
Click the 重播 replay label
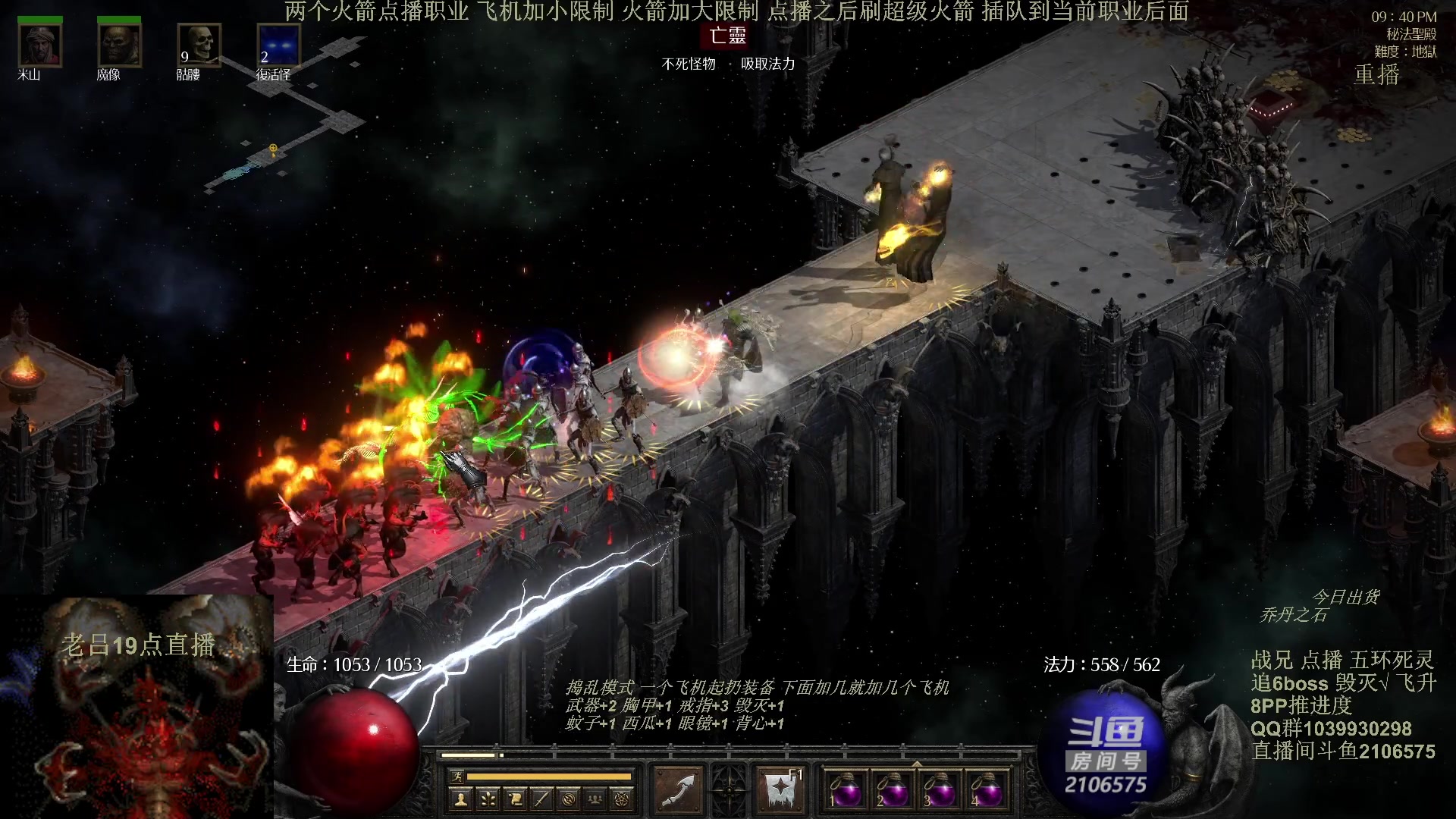1376,74
